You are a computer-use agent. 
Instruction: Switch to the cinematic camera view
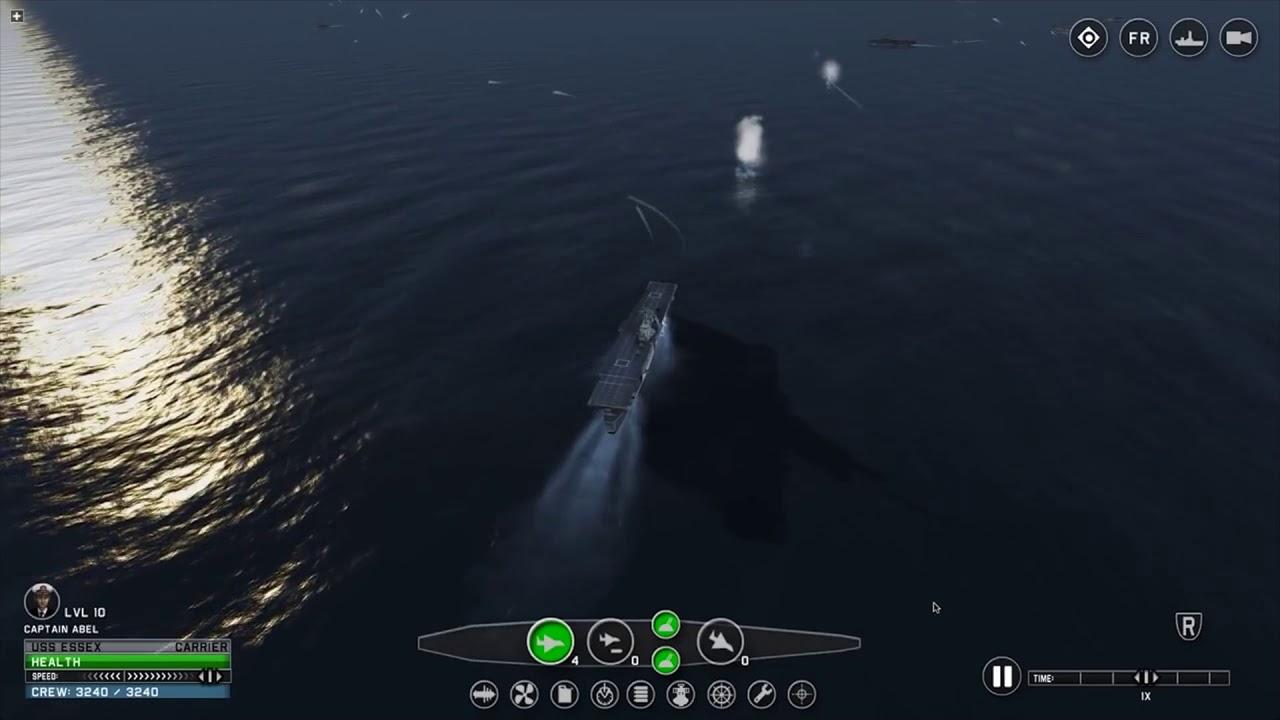click(1238, 37)
